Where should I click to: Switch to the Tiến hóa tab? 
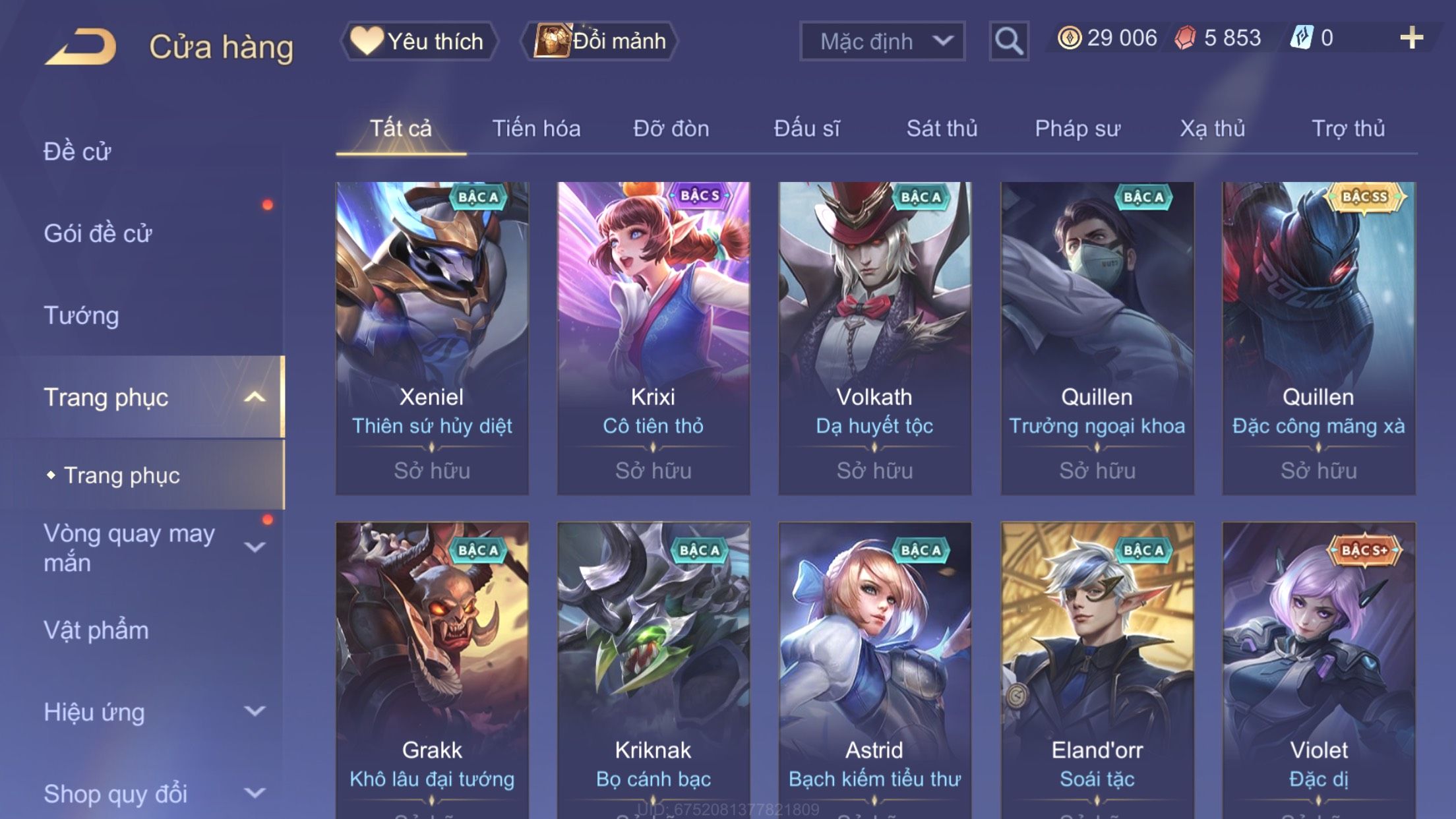coord(536,129)
